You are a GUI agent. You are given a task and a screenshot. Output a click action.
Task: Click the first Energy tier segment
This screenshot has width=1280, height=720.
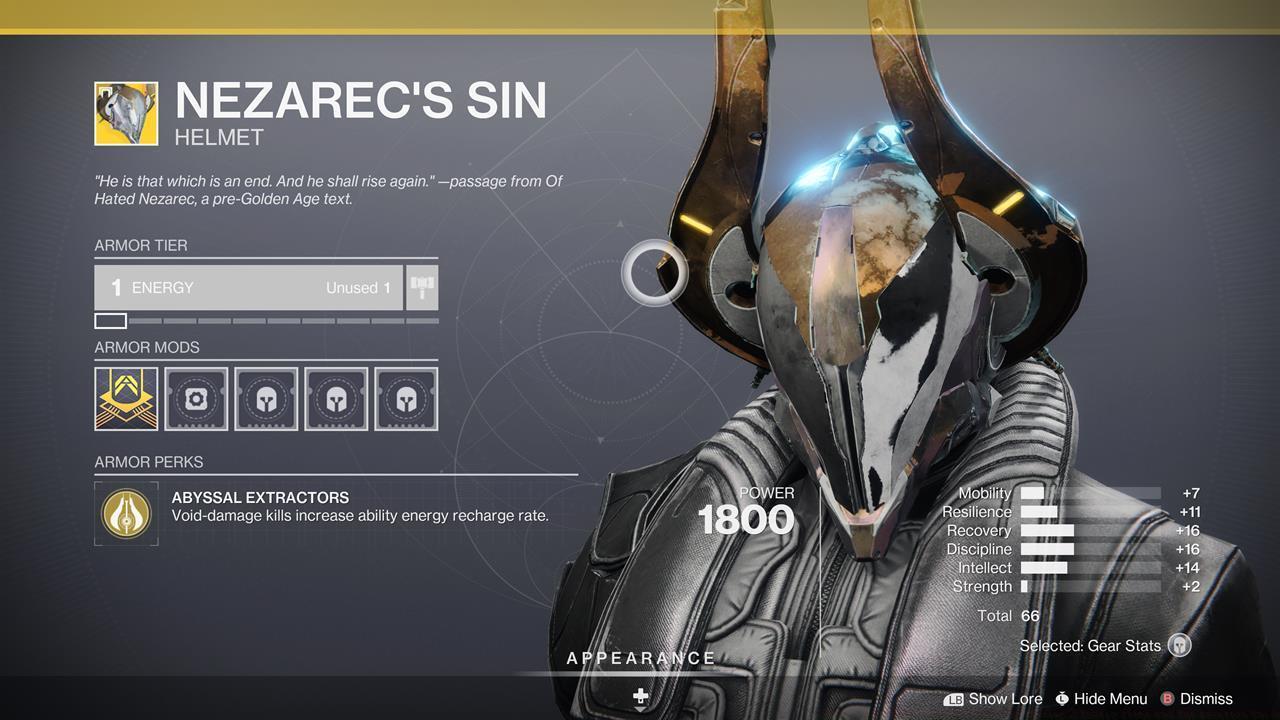pos(110,320)
